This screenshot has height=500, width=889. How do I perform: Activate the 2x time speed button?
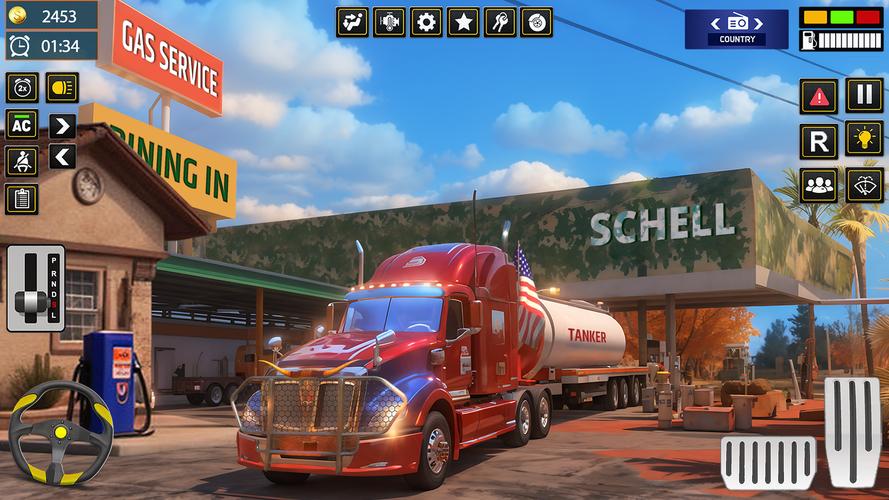[x=21, y=87]
